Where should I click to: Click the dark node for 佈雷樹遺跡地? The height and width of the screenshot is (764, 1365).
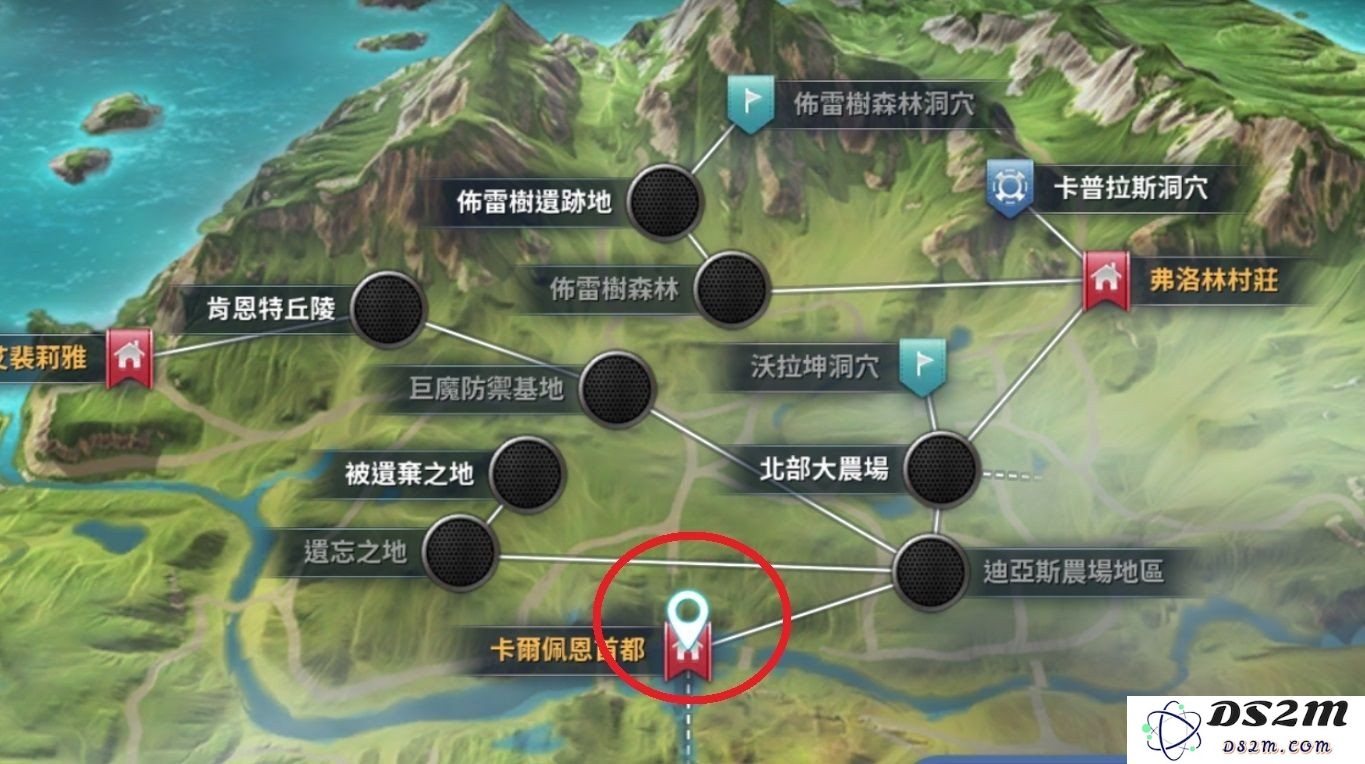pyautogui.click(x=663, y=203)
